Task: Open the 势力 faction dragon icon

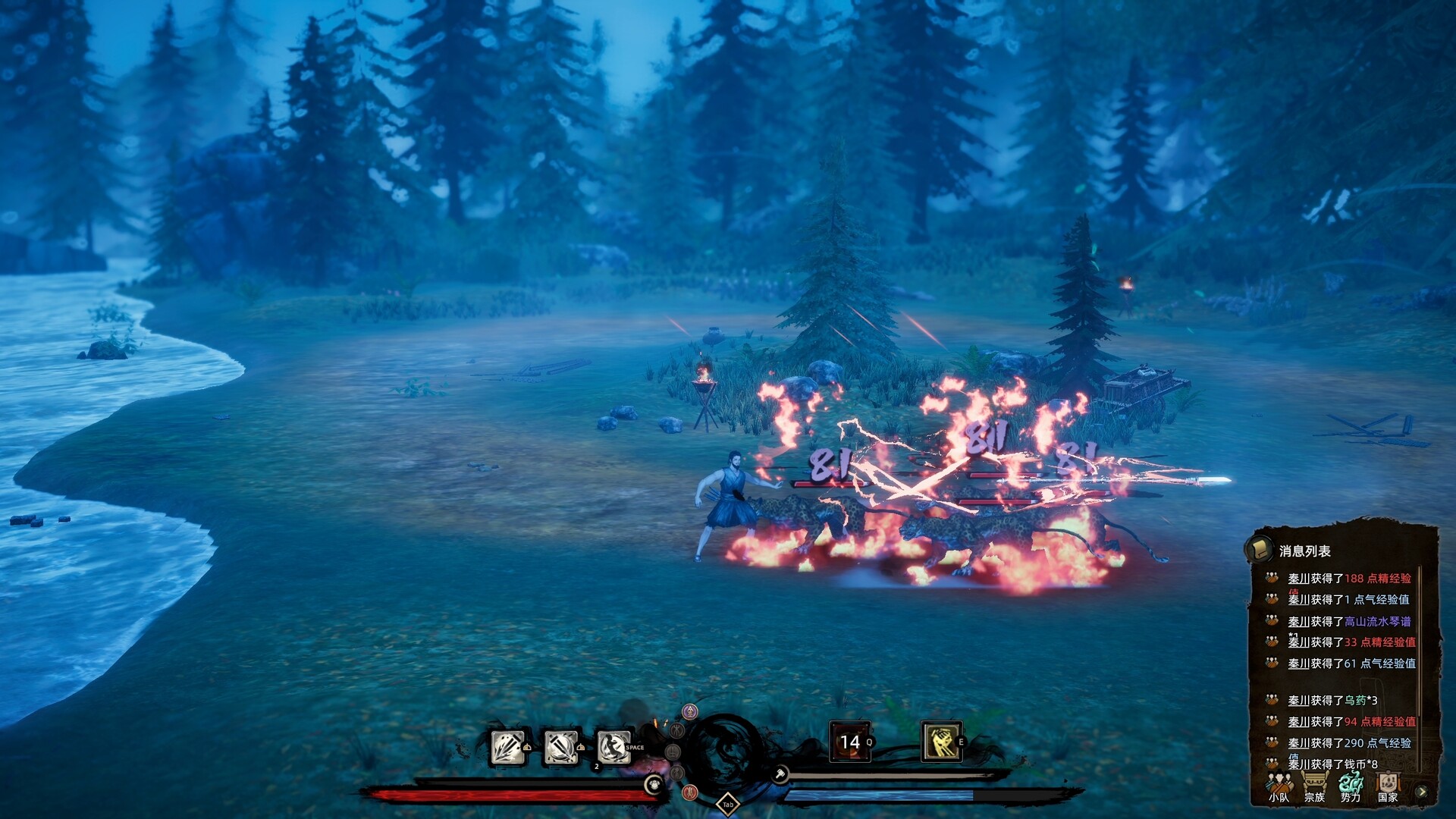Action: click(x=1350, y=783)
